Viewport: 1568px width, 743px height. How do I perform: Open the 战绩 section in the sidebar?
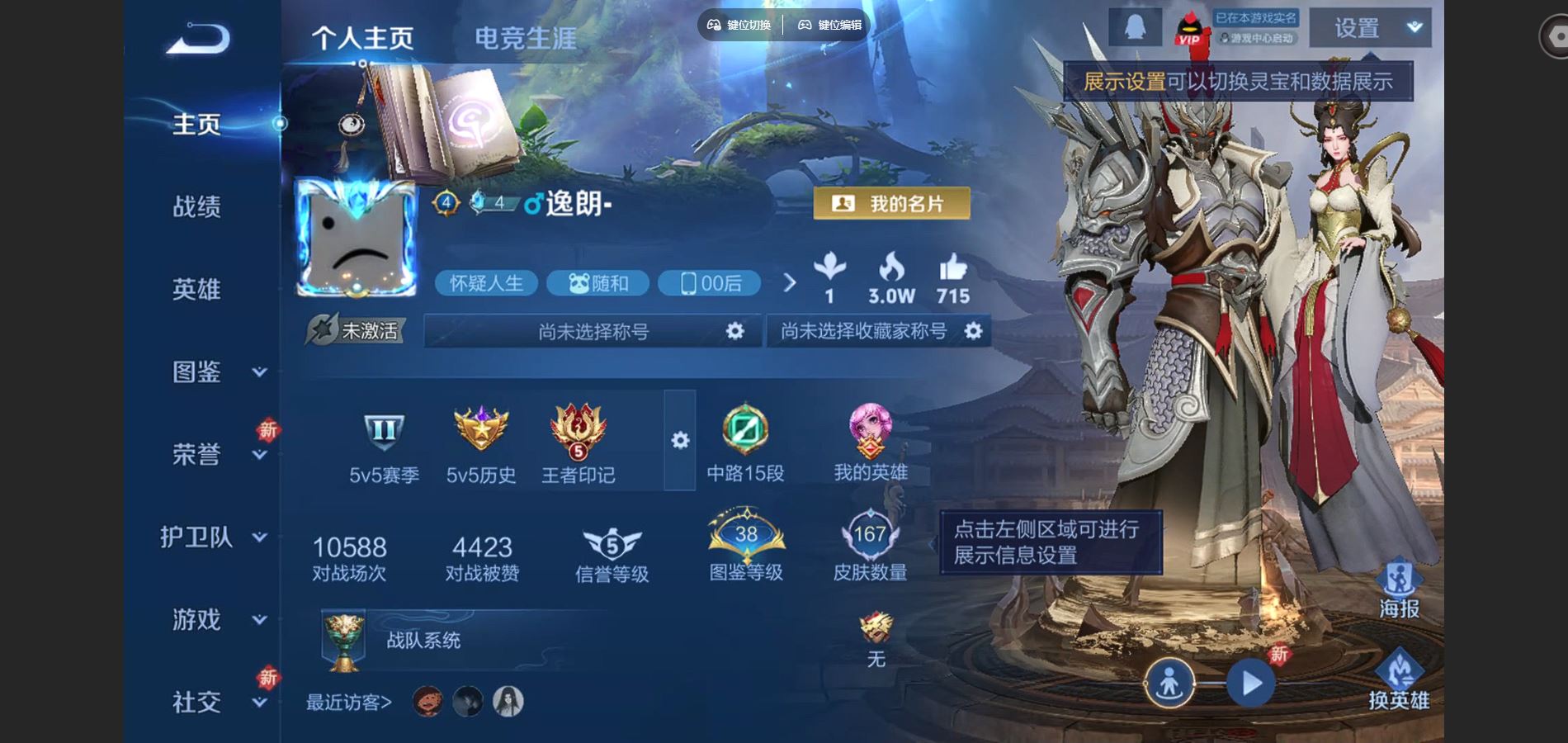click(196, 206)
